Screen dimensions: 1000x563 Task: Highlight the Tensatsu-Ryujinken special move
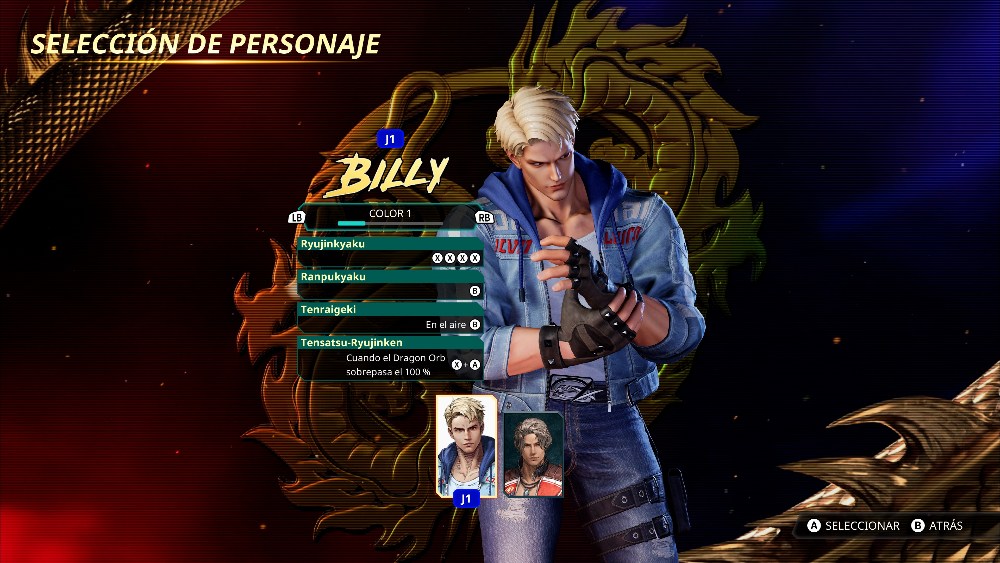[x=390, y=357]
